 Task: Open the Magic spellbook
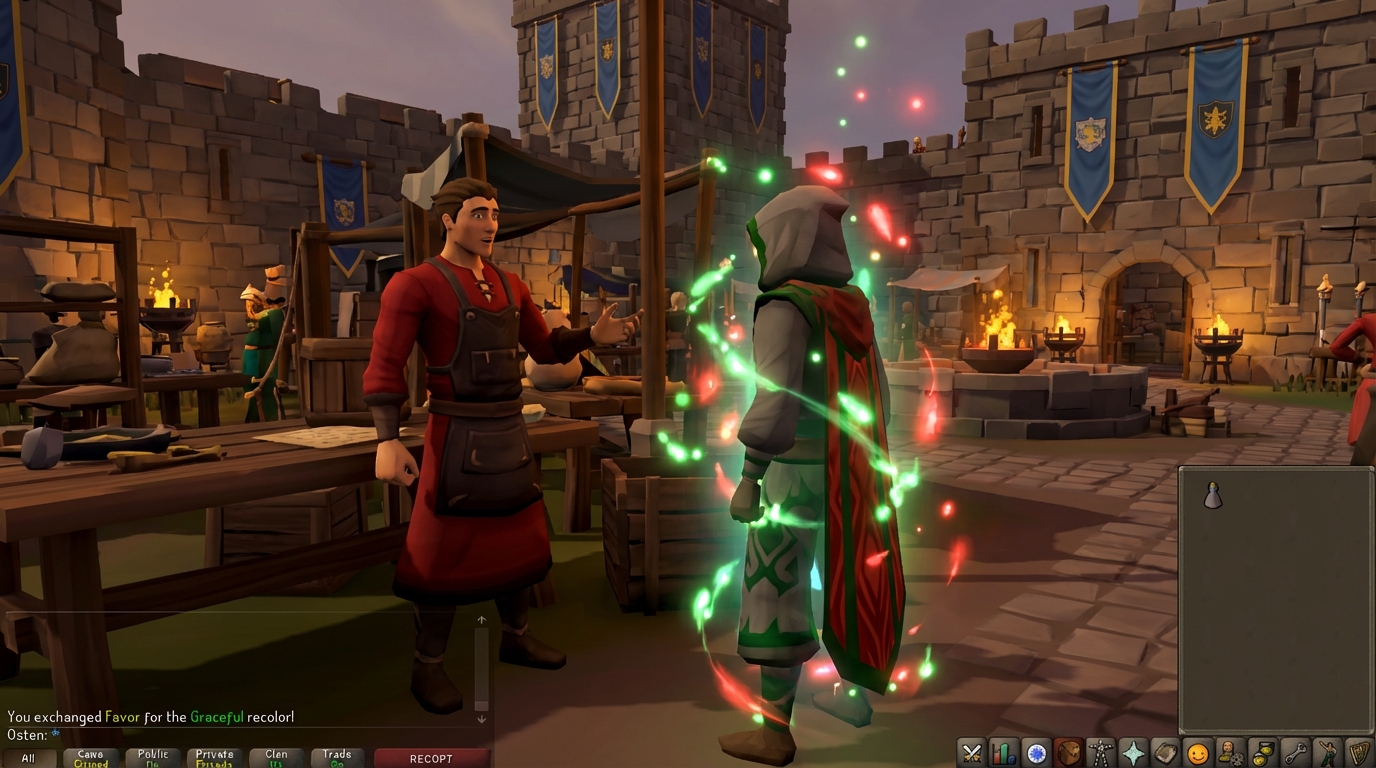pyautogui.click(x=1165, y=755)
